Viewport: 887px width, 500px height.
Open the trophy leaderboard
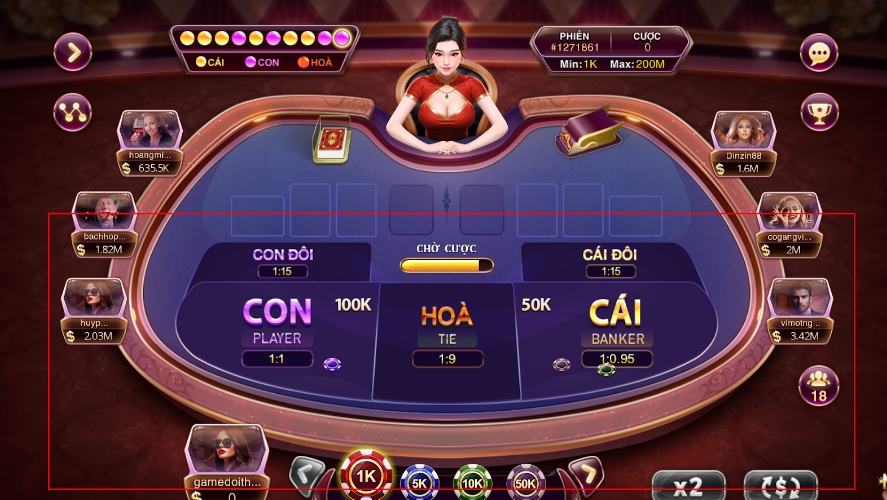pos(819,111)
